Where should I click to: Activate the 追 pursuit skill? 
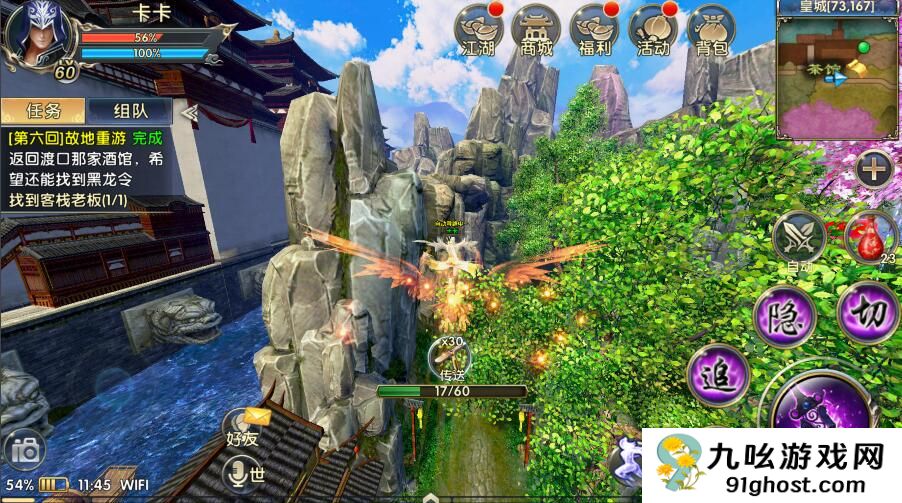[716, 375]
